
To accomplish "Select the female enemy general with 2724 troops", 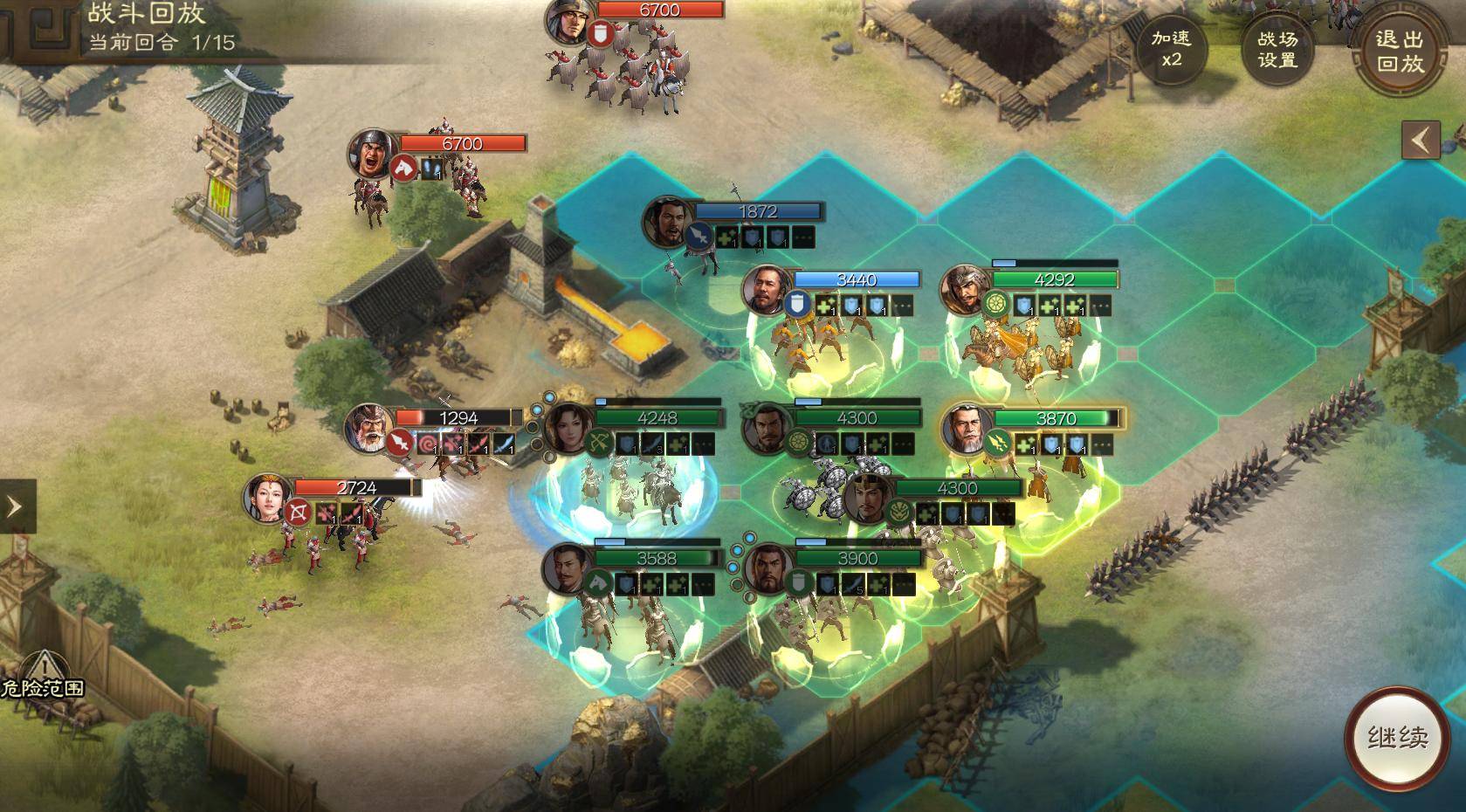I will tap(269, 499).
